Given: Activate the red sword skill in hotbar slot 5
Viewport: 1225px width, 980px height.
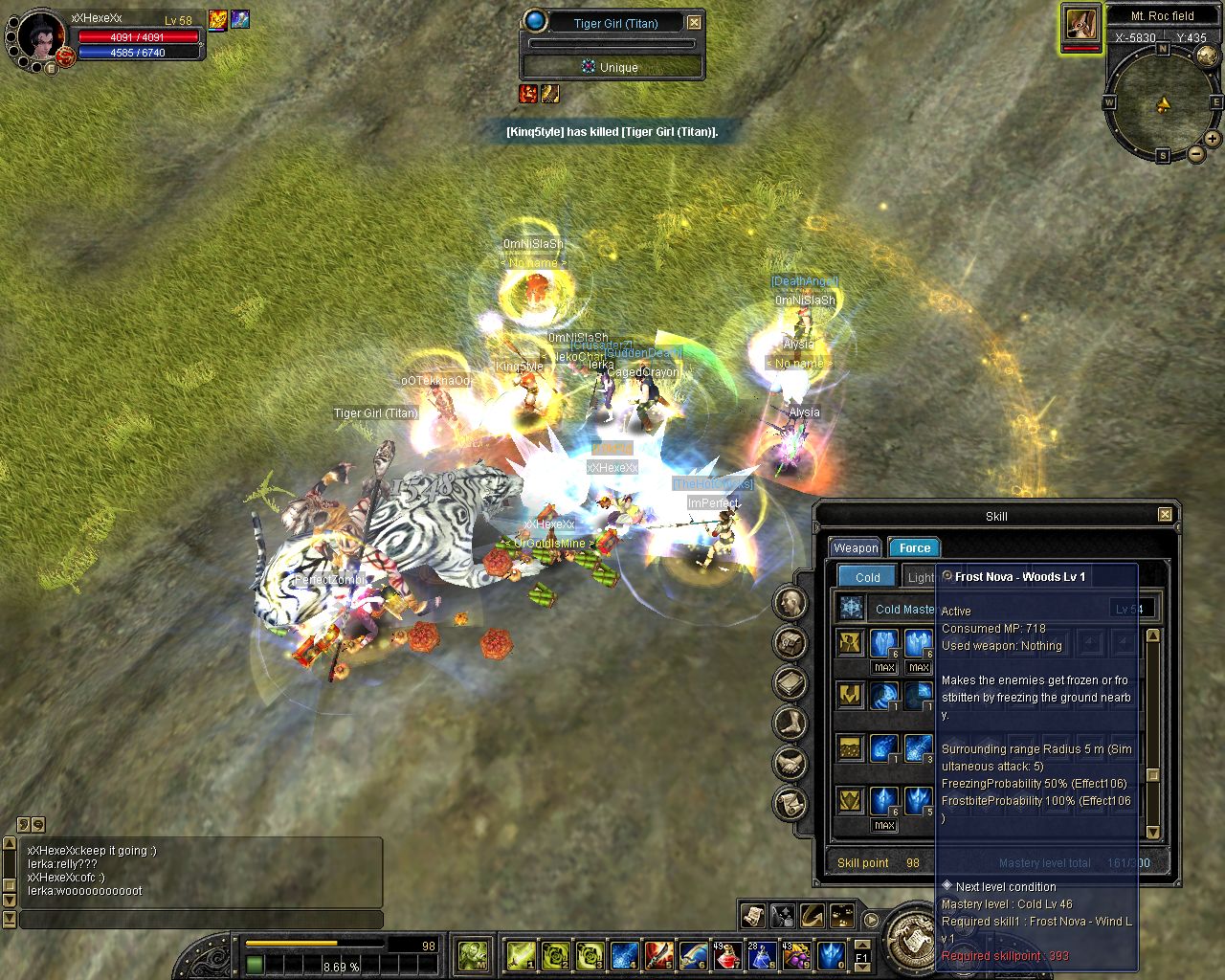Looking at the screenshot, I should coord(658,955).
